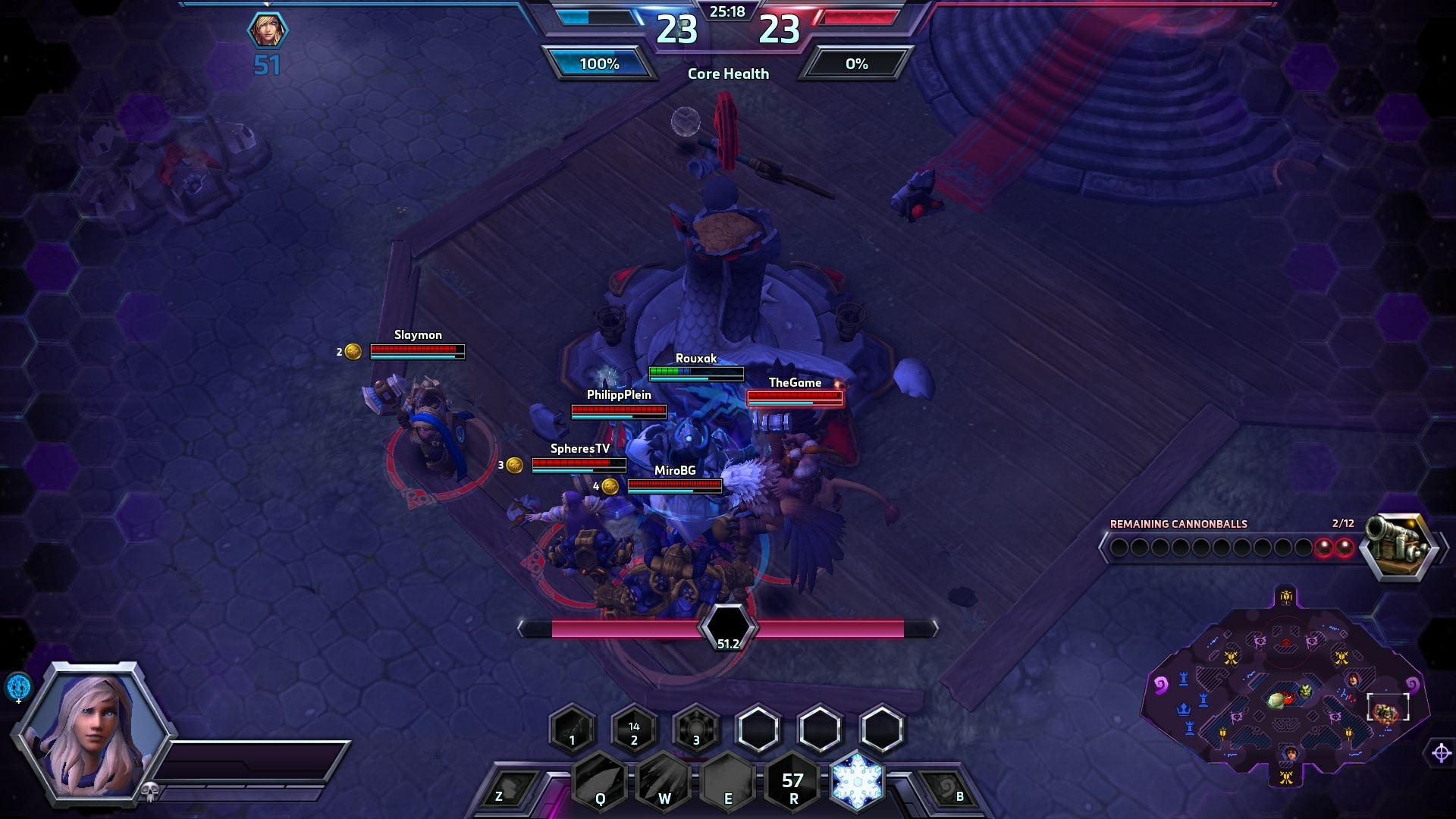
Task: Click the glowing snowflake trait icon
Action: click(x=857, y=781)
